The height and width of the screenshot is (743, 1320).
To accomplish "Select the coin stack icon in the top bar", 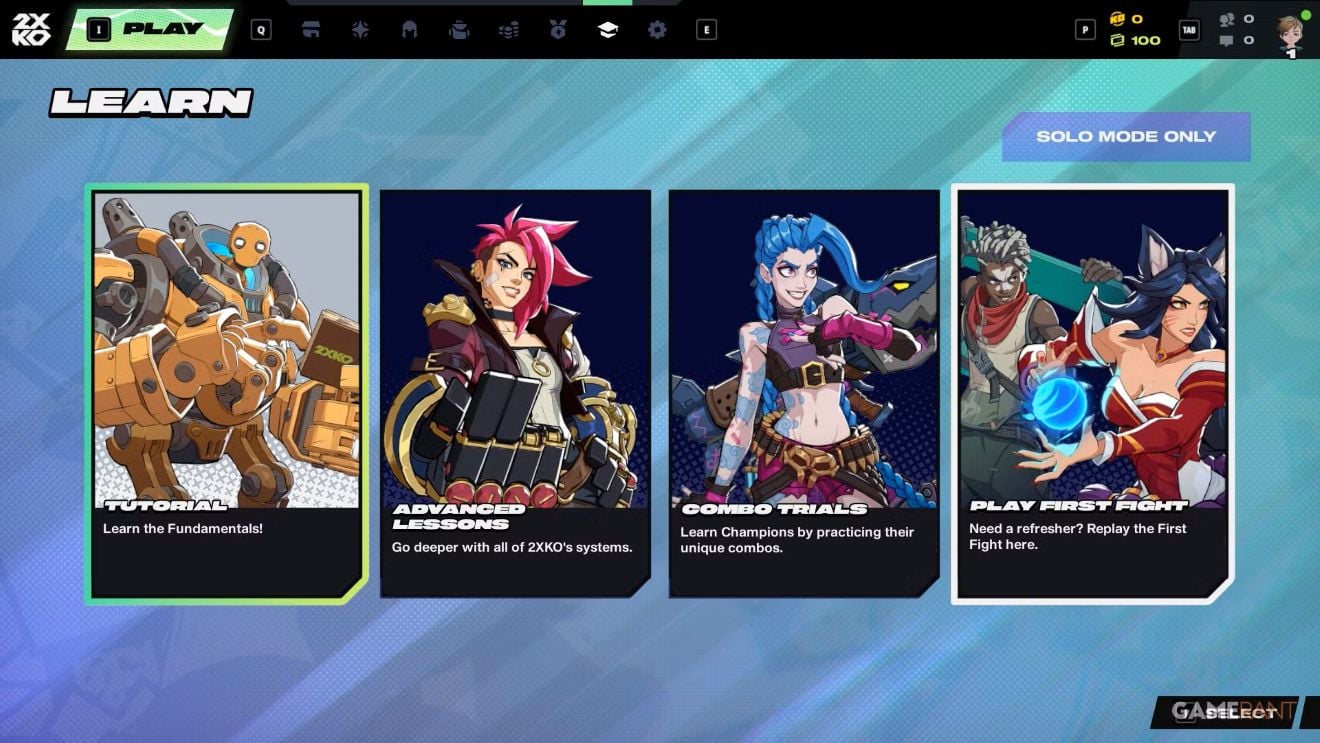I will [x=508, y=30].
